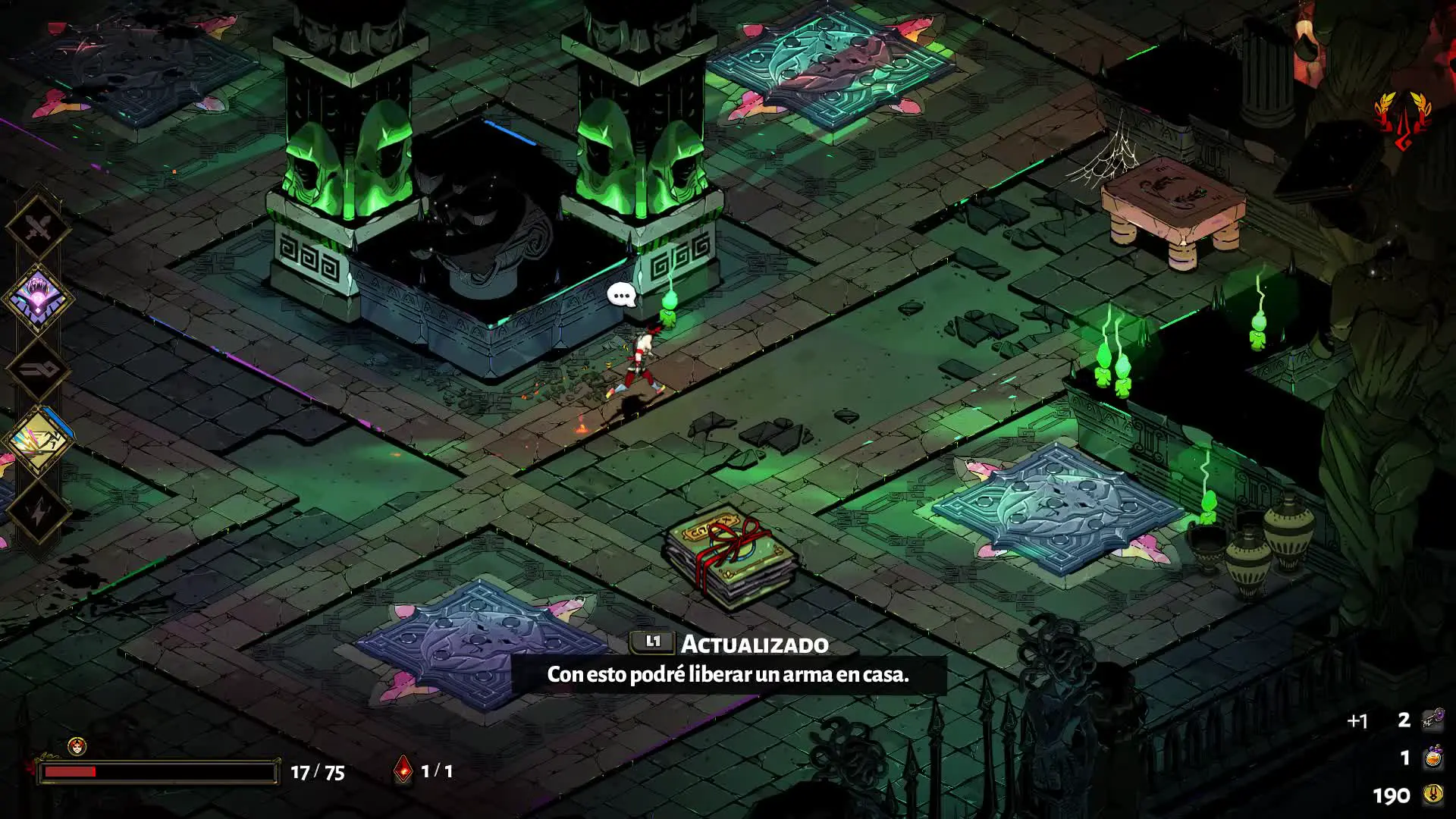Screen dimensions: 1456x819
Task: Click the nectar bottle currency icon
Action: tap(1432, 757)
